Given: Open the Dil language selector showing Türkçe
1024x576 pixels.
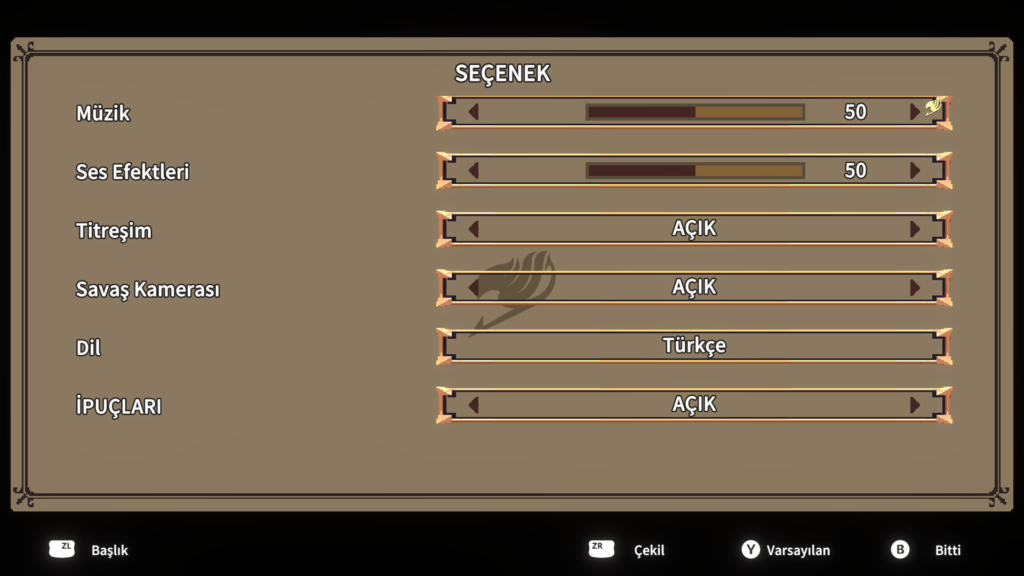Looking at the screenshot, I should pos(694,346).
